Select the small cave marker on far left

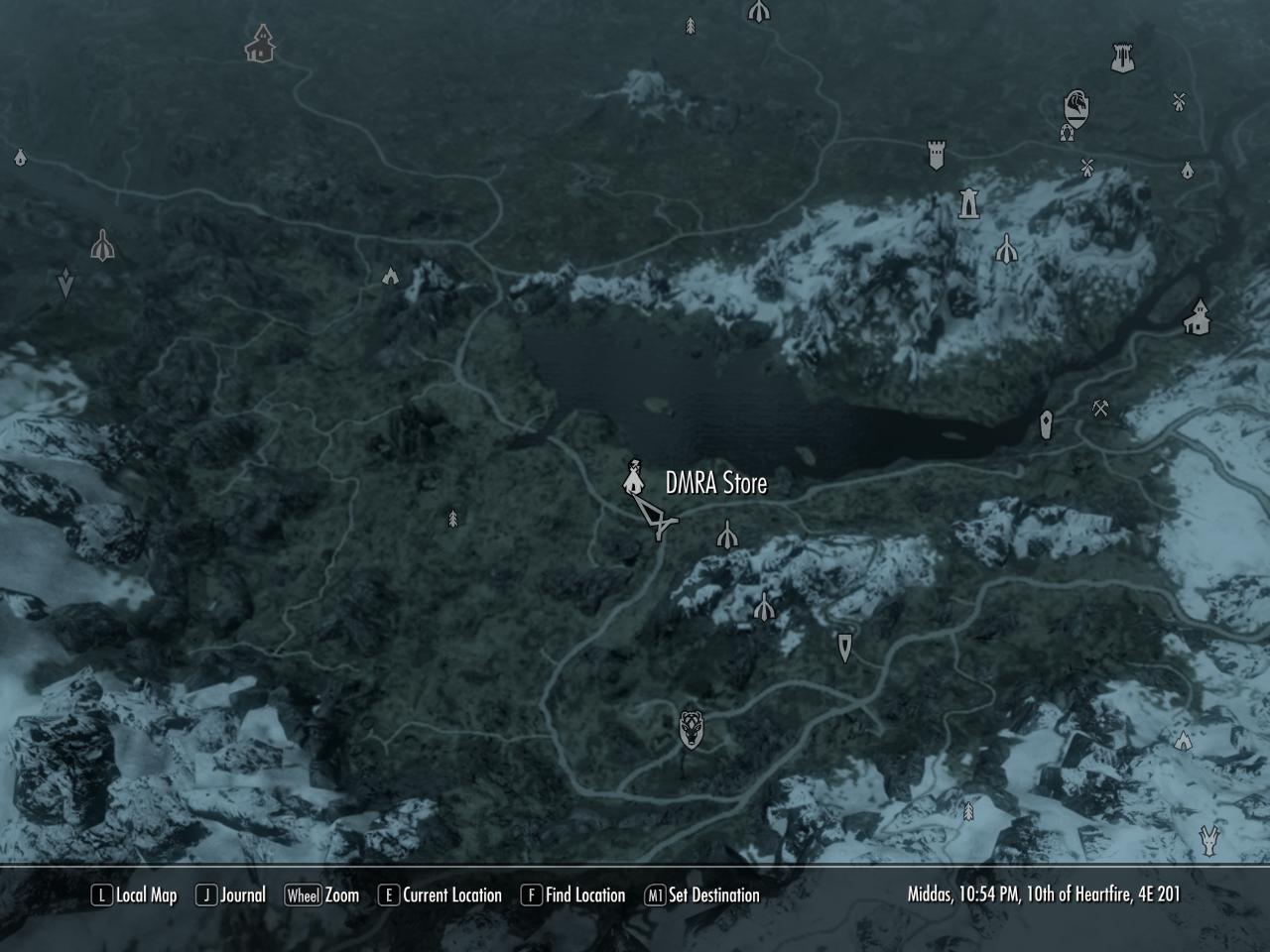[x=20, y=157]
